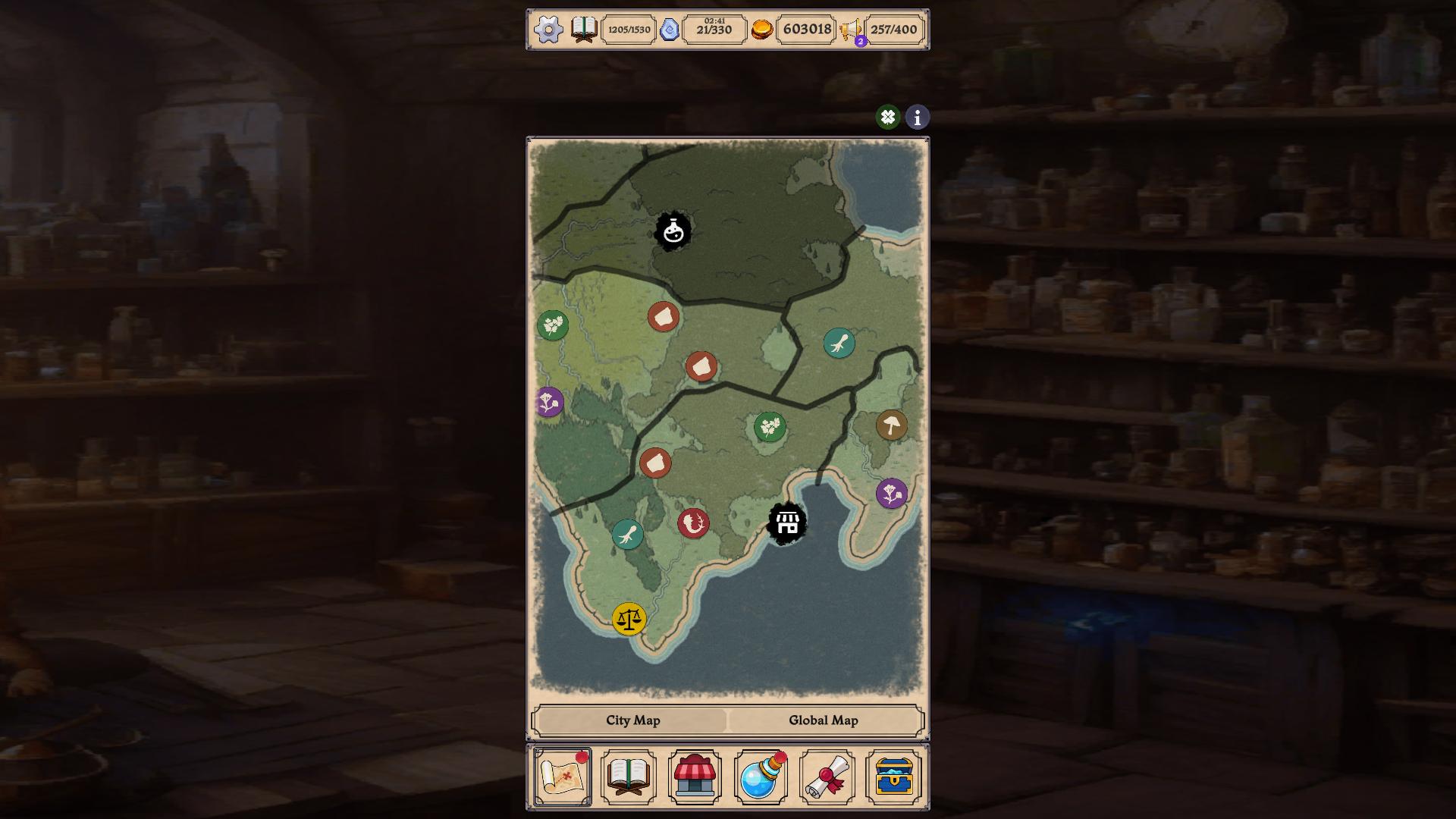Switch to the Global Map tab
Screen dimensions: 1456x819
tap(824, 720)
